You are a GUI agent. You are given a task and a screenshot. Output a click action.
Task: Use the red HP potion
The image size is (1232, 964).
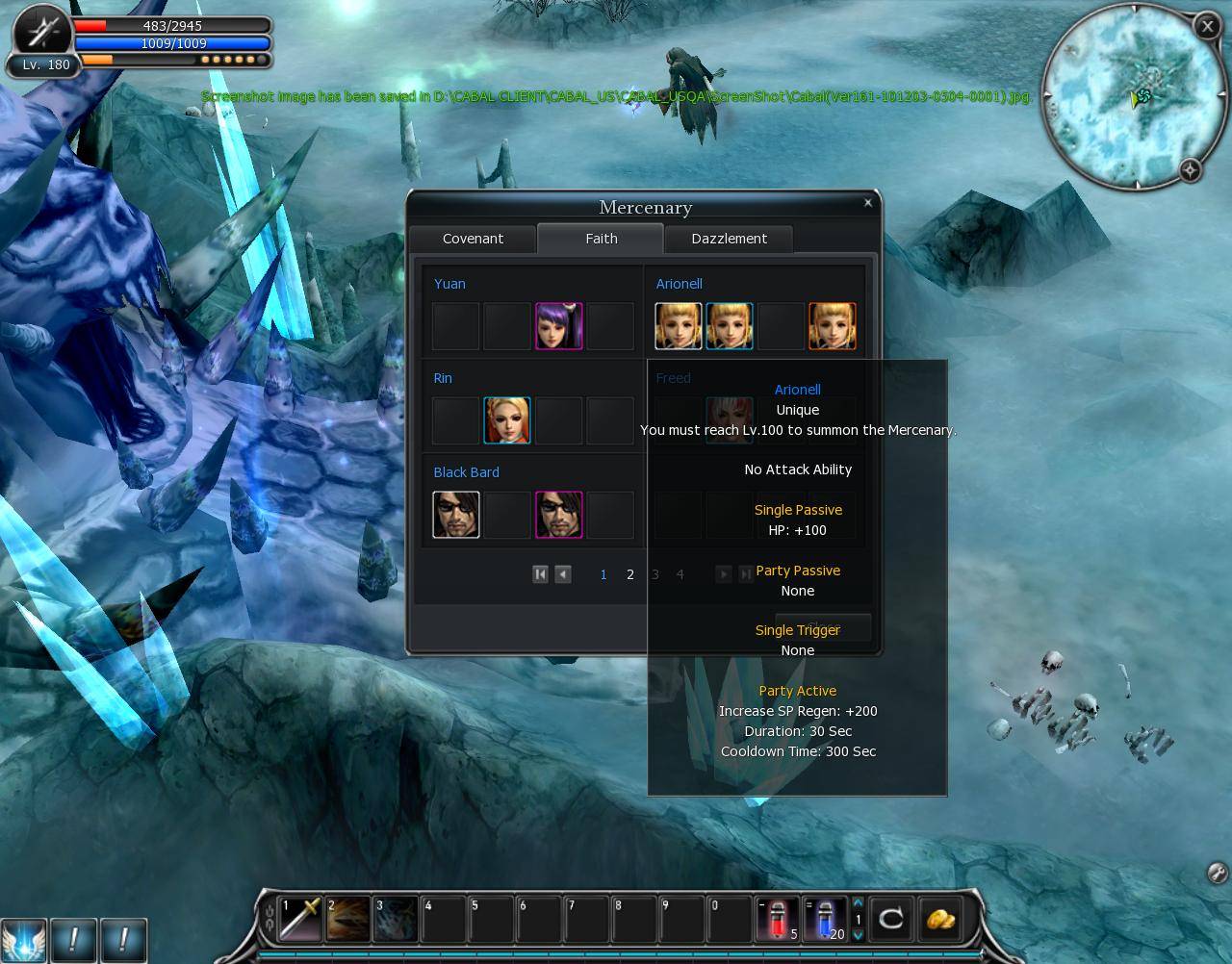pos(778,919)
